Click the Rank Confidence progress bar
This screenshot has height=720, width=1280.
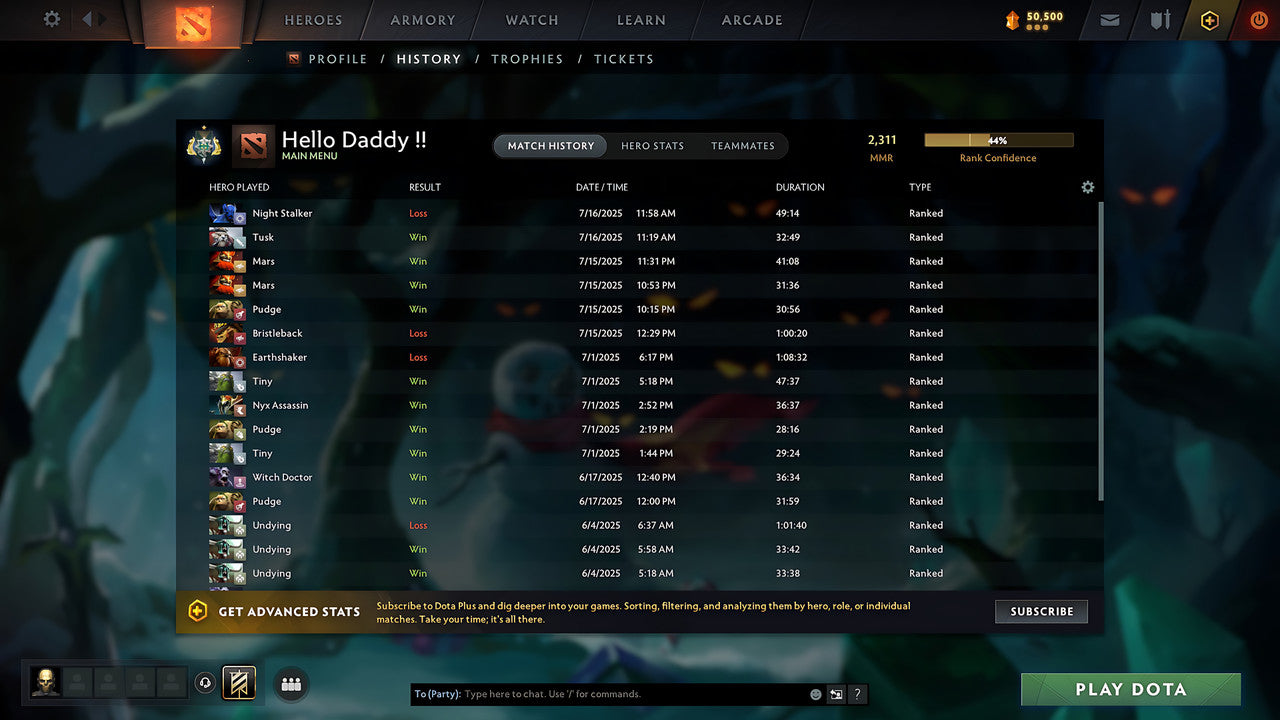click(x=999, y=140)
